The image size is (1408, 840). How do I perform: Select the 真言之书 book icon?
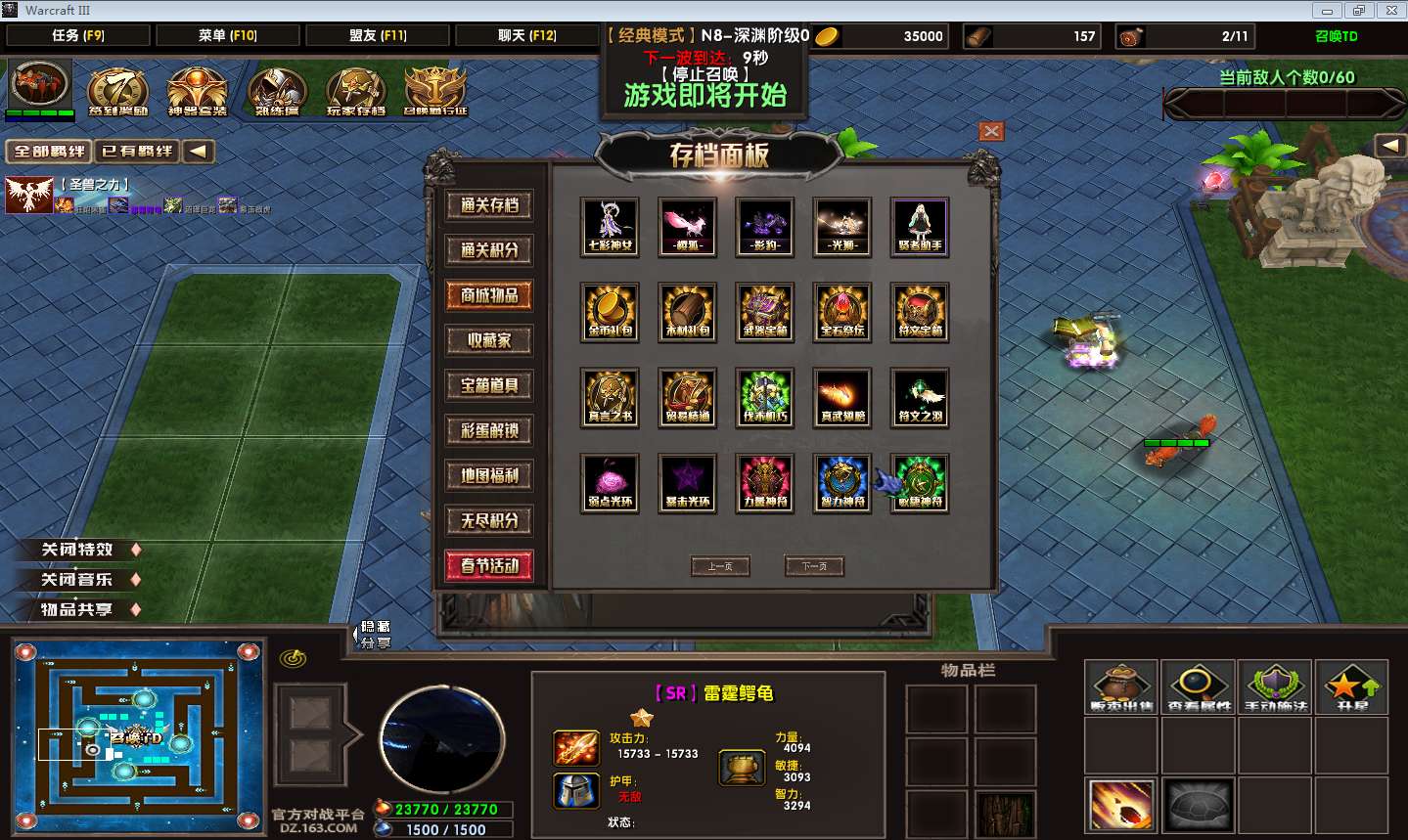point(610,397)
